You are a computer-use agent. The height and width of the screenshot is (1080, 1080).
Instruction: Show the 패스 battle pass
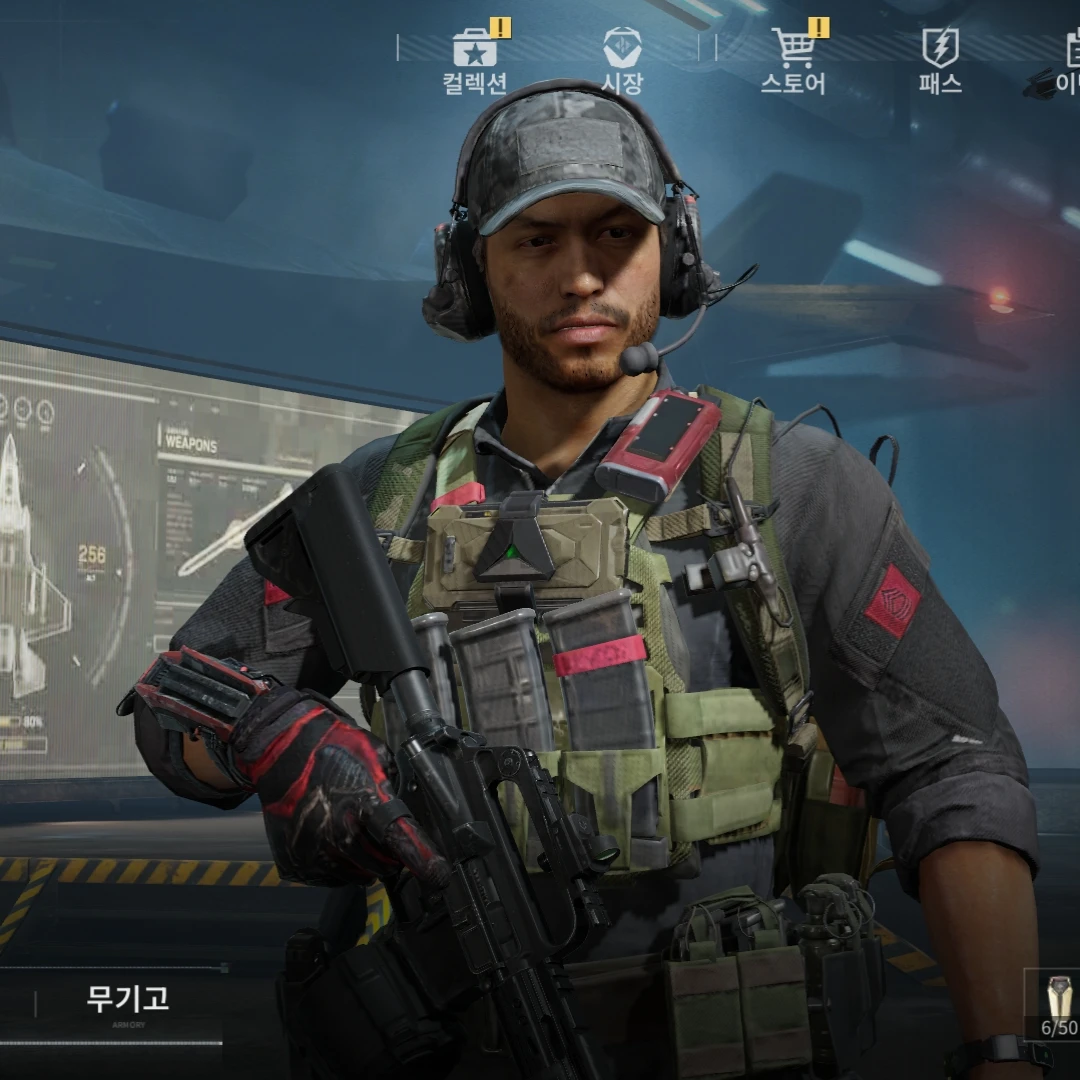[x=940, y=61]
